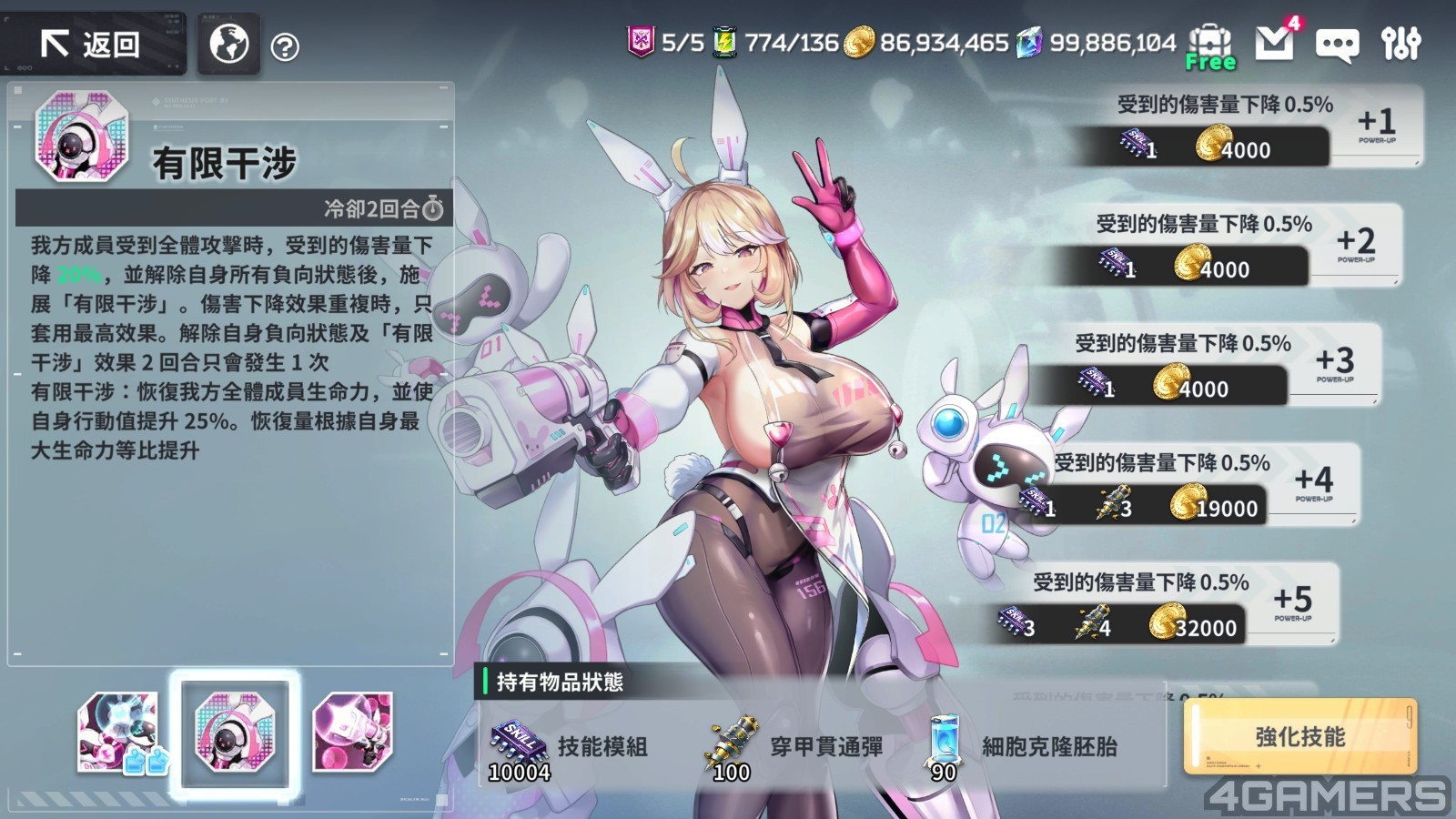Check the mail envelope inbox
Viewport: 1456px width, 819px height.
[x=1275, y=42]
